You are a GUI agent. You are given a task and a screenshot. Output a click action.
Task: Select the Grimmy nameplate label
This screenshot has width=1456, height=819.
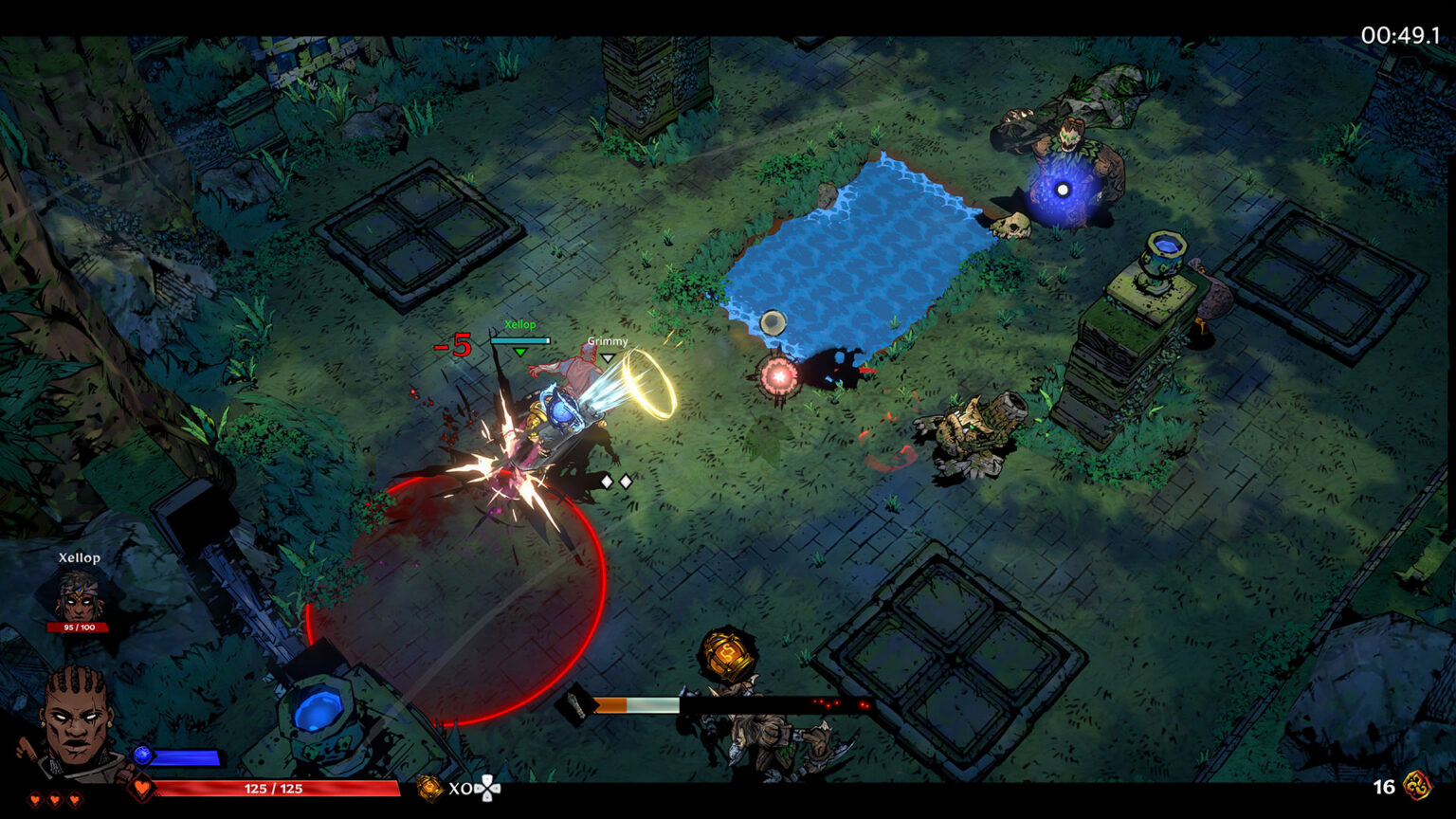(607, 340)
